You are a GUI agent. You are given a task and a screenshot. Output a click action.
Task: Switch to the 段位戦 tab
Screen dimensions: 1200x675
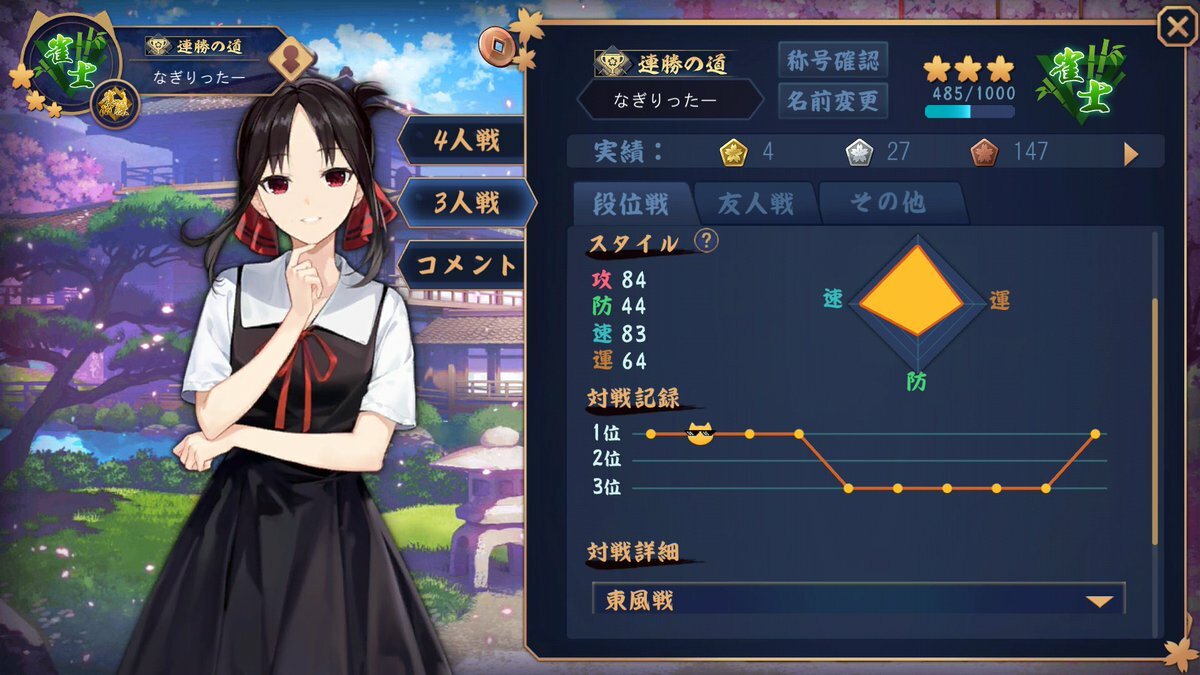tap(631, 204)
